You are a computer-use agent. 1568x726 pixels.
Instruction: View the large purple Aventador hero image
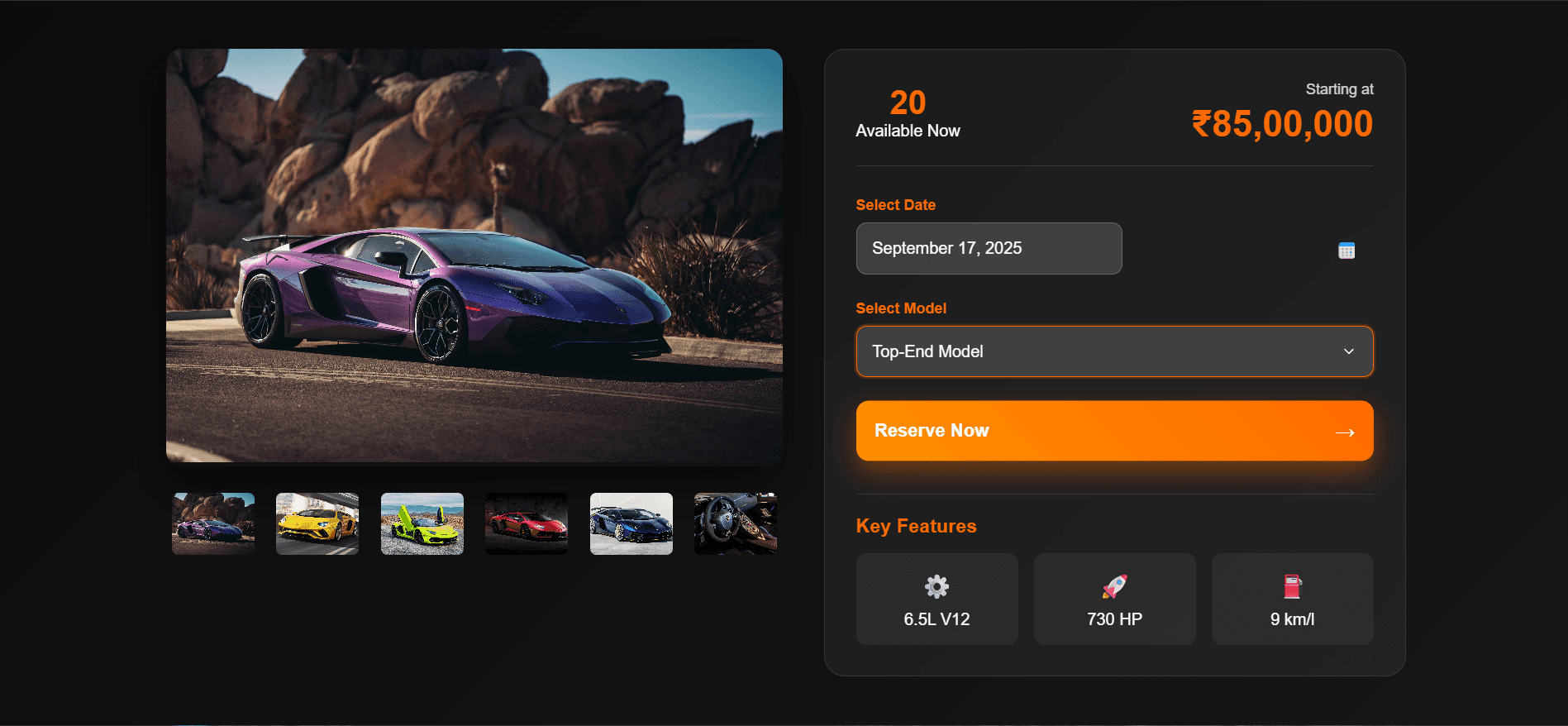(x=474, y=256)
